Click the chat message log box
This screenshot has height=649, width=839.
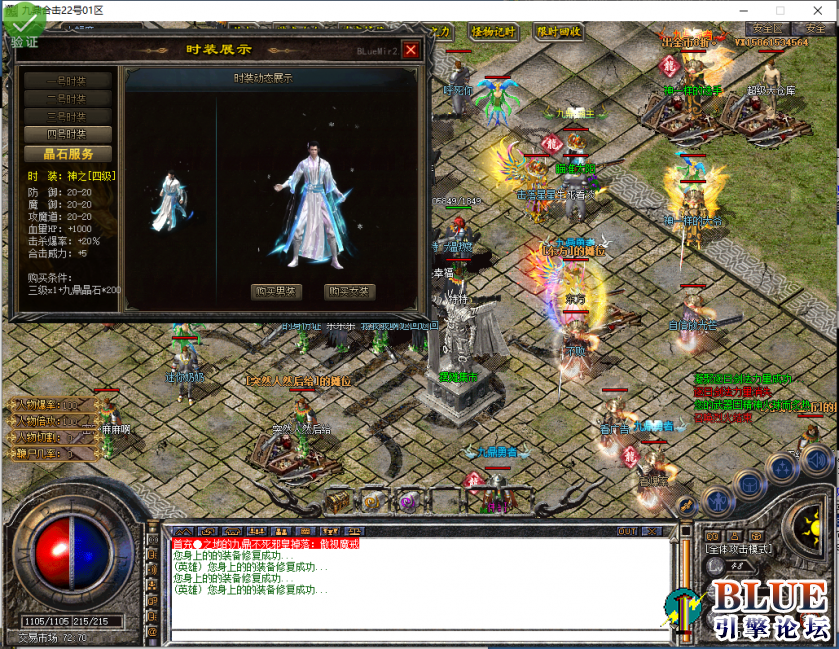420,585
